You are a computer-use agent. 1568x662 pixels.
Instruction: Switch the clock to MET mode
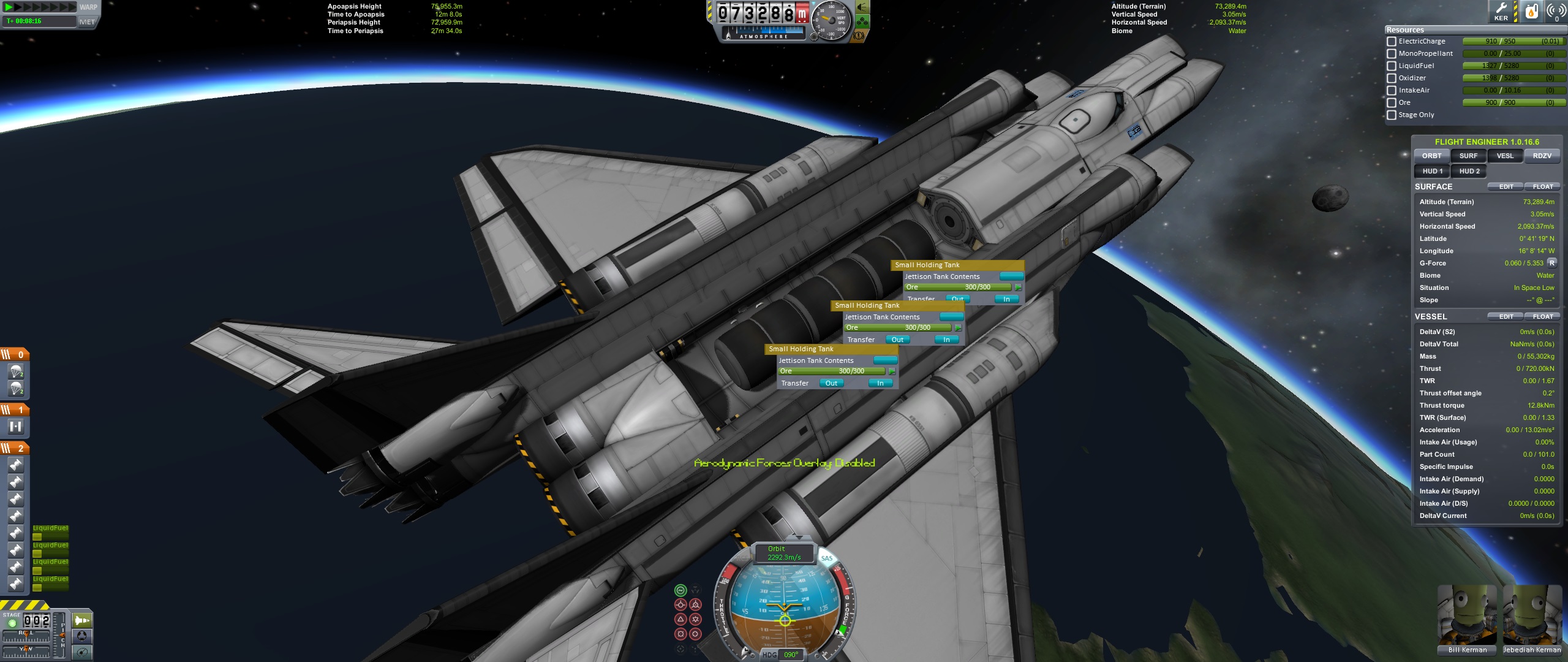pyautogui.click(x=87, y=21)
